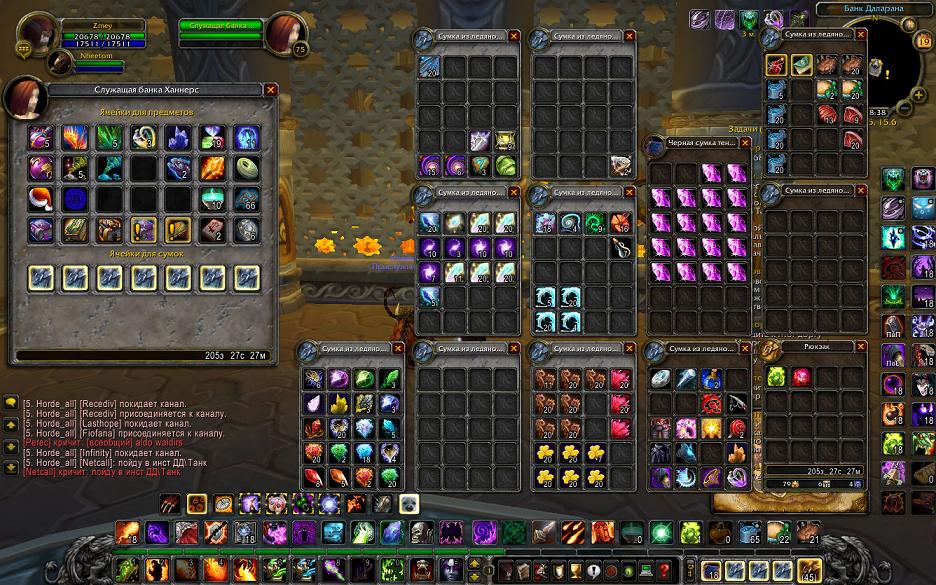This screenshot has width=936, height=585.
Task: Select the bank chest with exclamation mark
Action: [x=144, y=230]
